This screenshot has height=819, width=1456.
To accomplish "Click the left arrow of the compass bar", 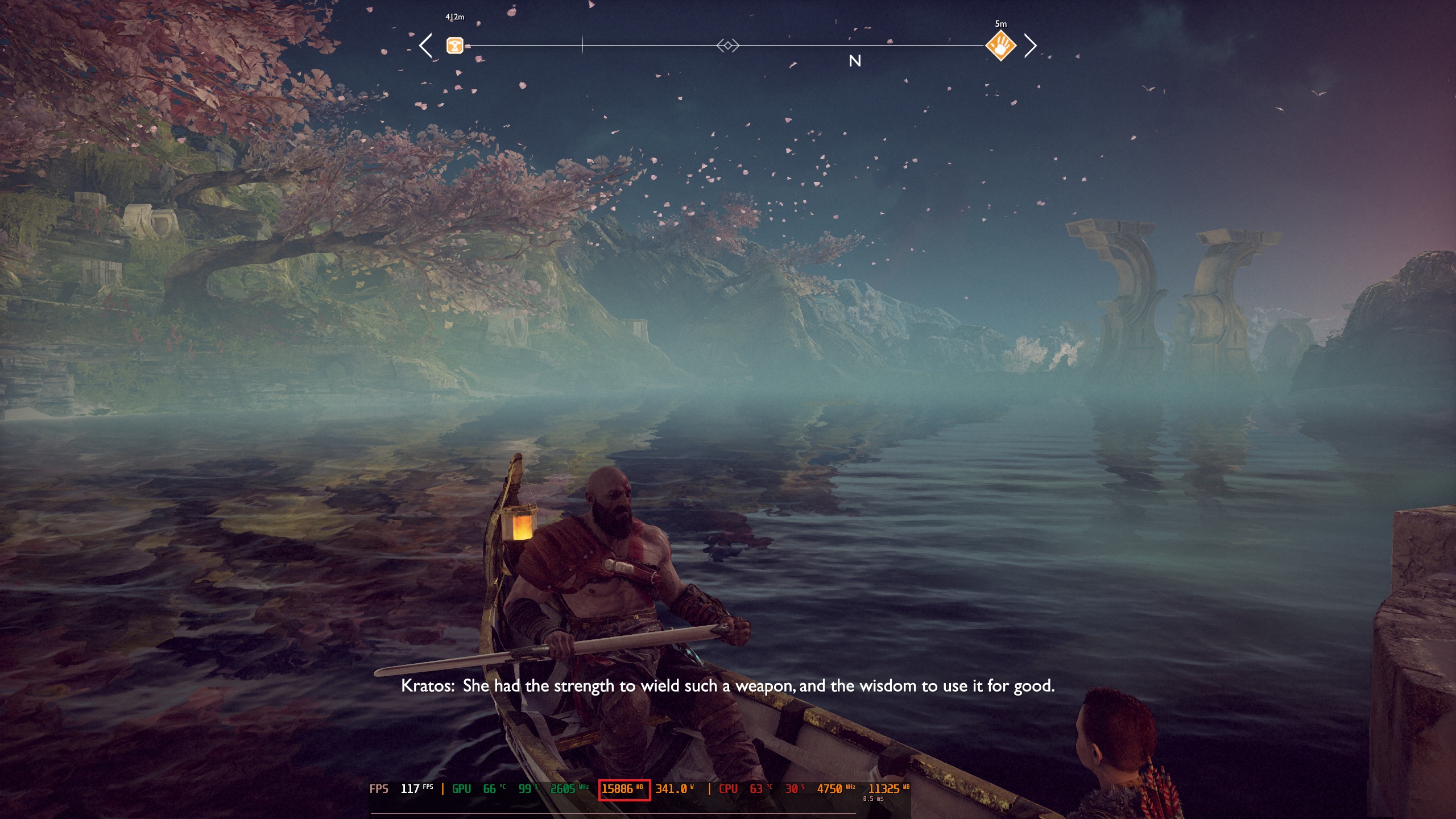I will coord(425,45).
